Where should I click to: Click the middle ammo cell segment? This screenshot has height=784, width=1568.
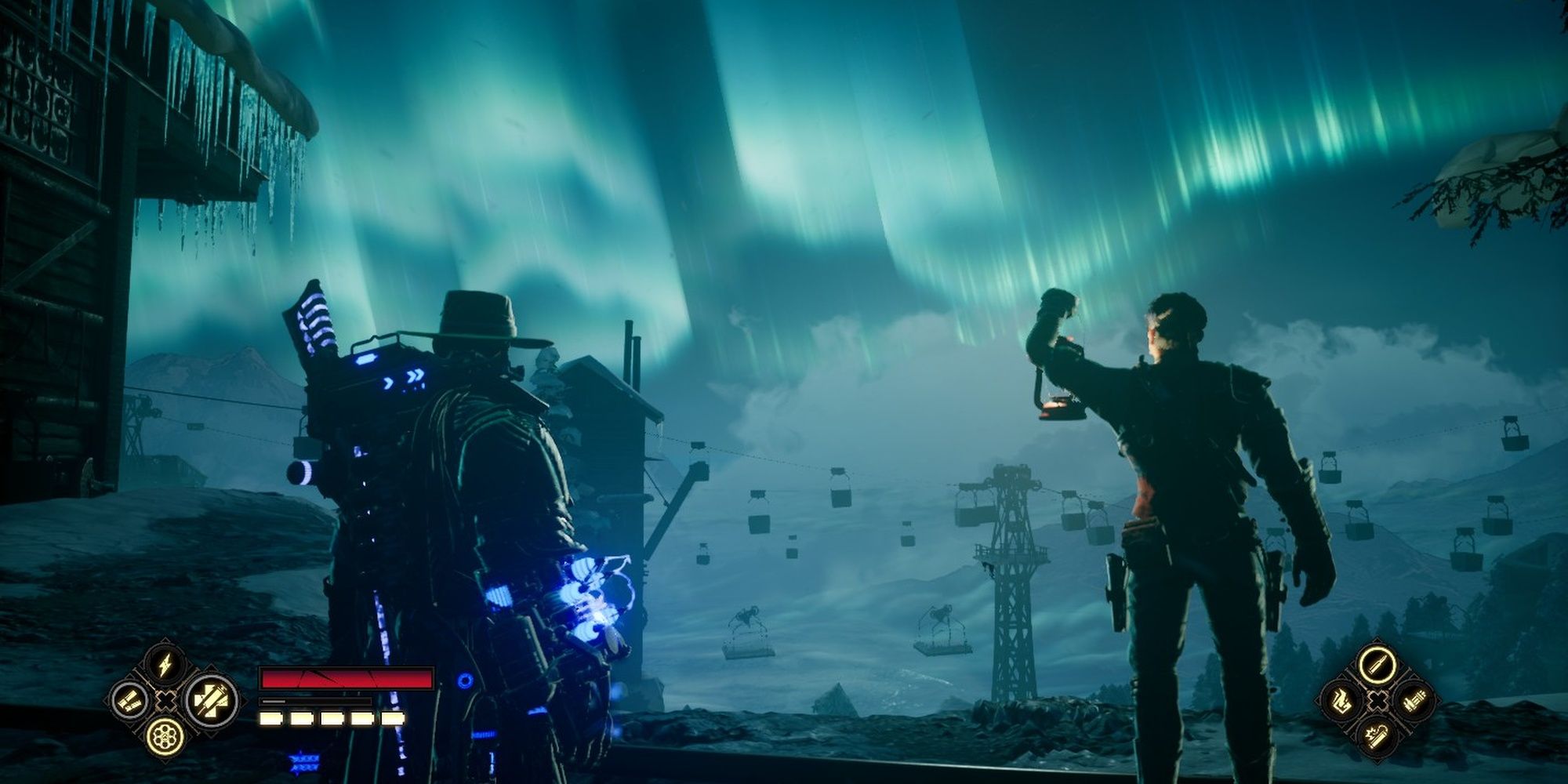pos(331,718)
